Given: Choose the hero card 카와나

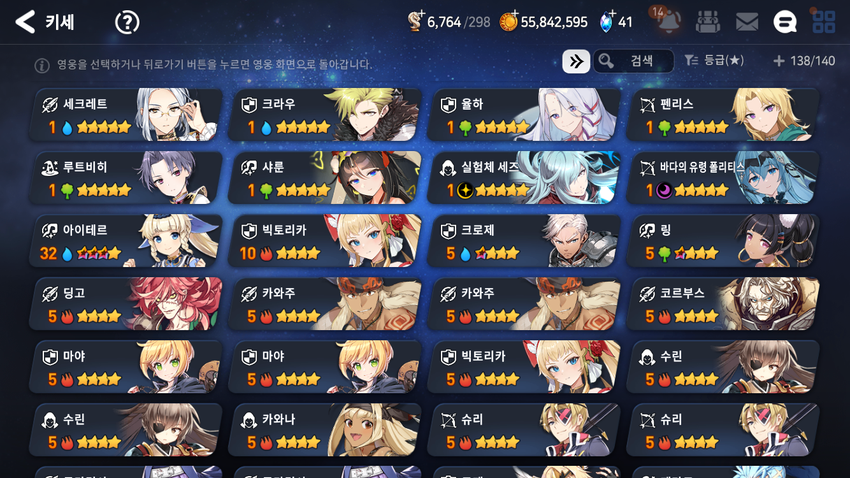Looking at the screenshot, I should (326, 430).
